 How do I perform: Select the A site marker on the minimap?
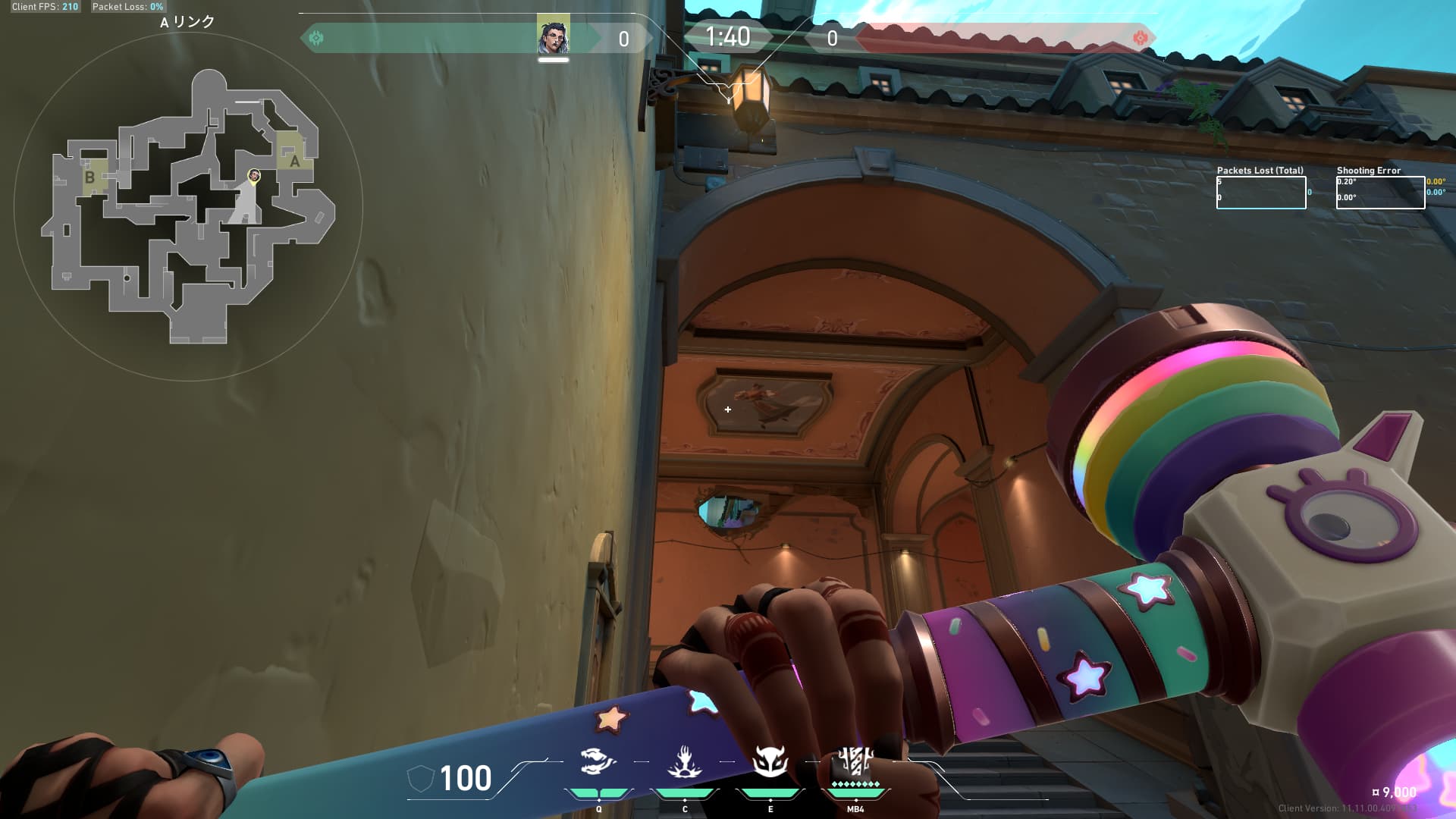294,161
